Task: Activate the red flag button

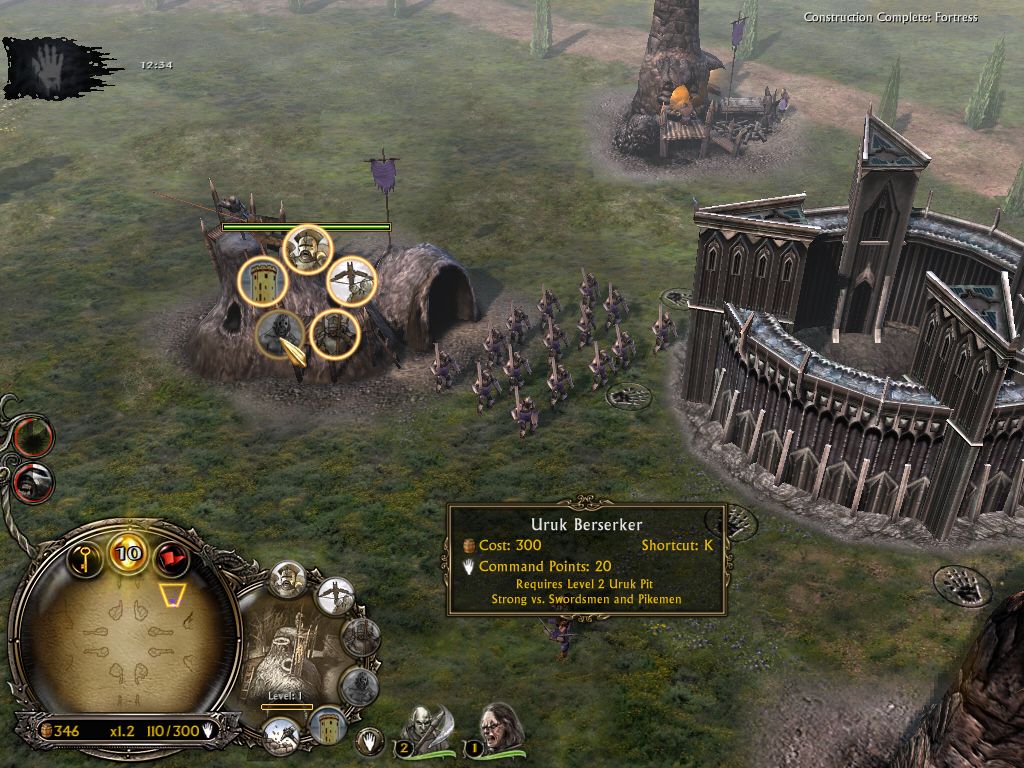Action: (172, 557)
